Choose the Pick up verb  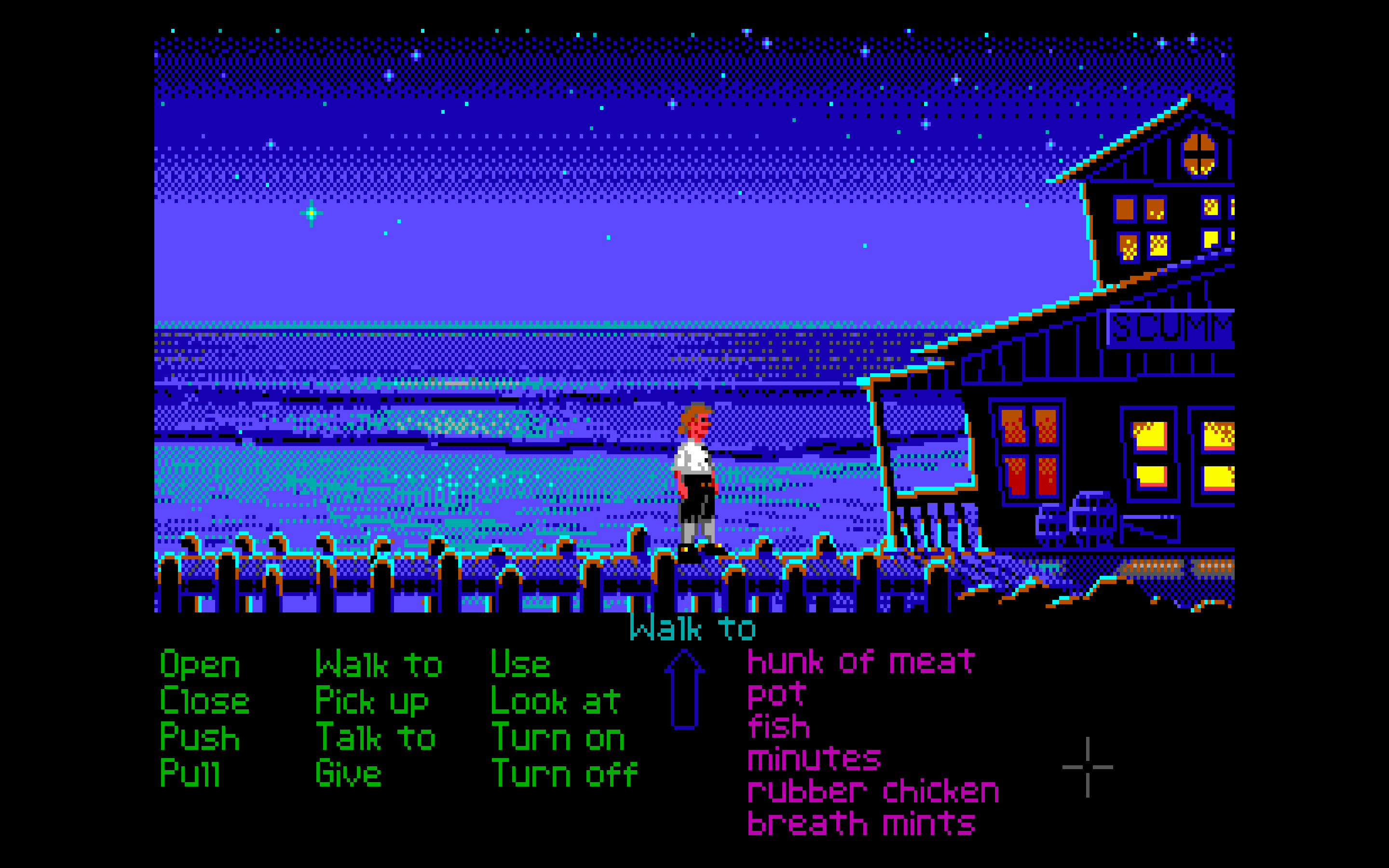point(372,702)
